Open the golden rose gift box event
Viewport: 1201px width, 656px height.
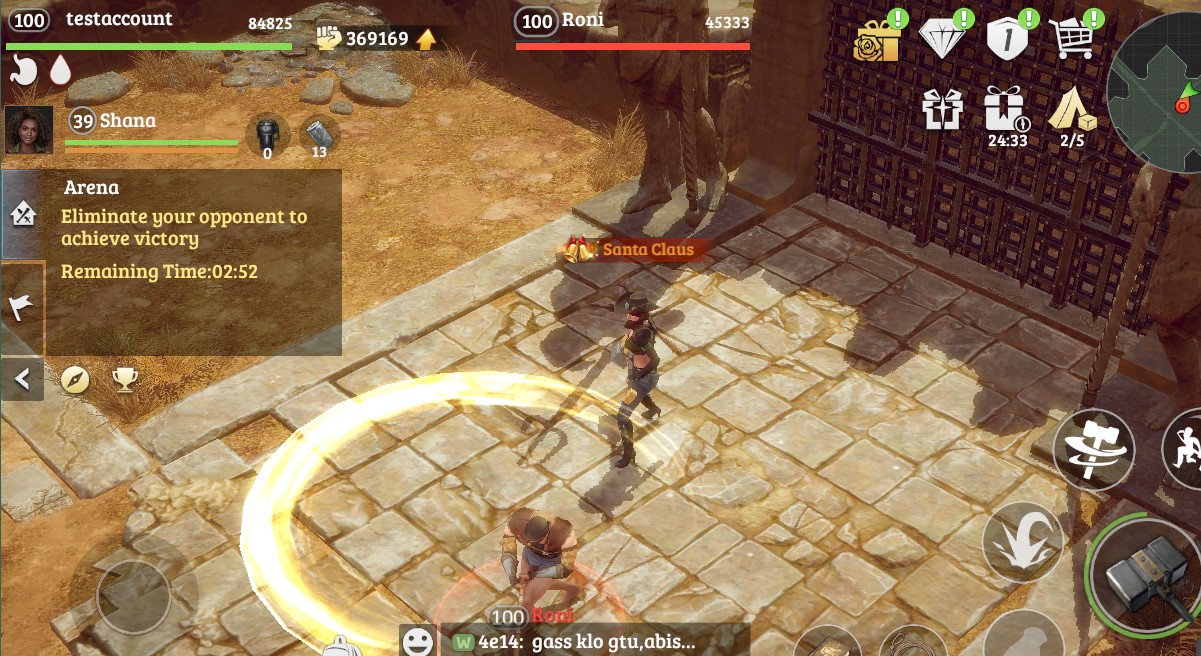[x=877, y=40]
